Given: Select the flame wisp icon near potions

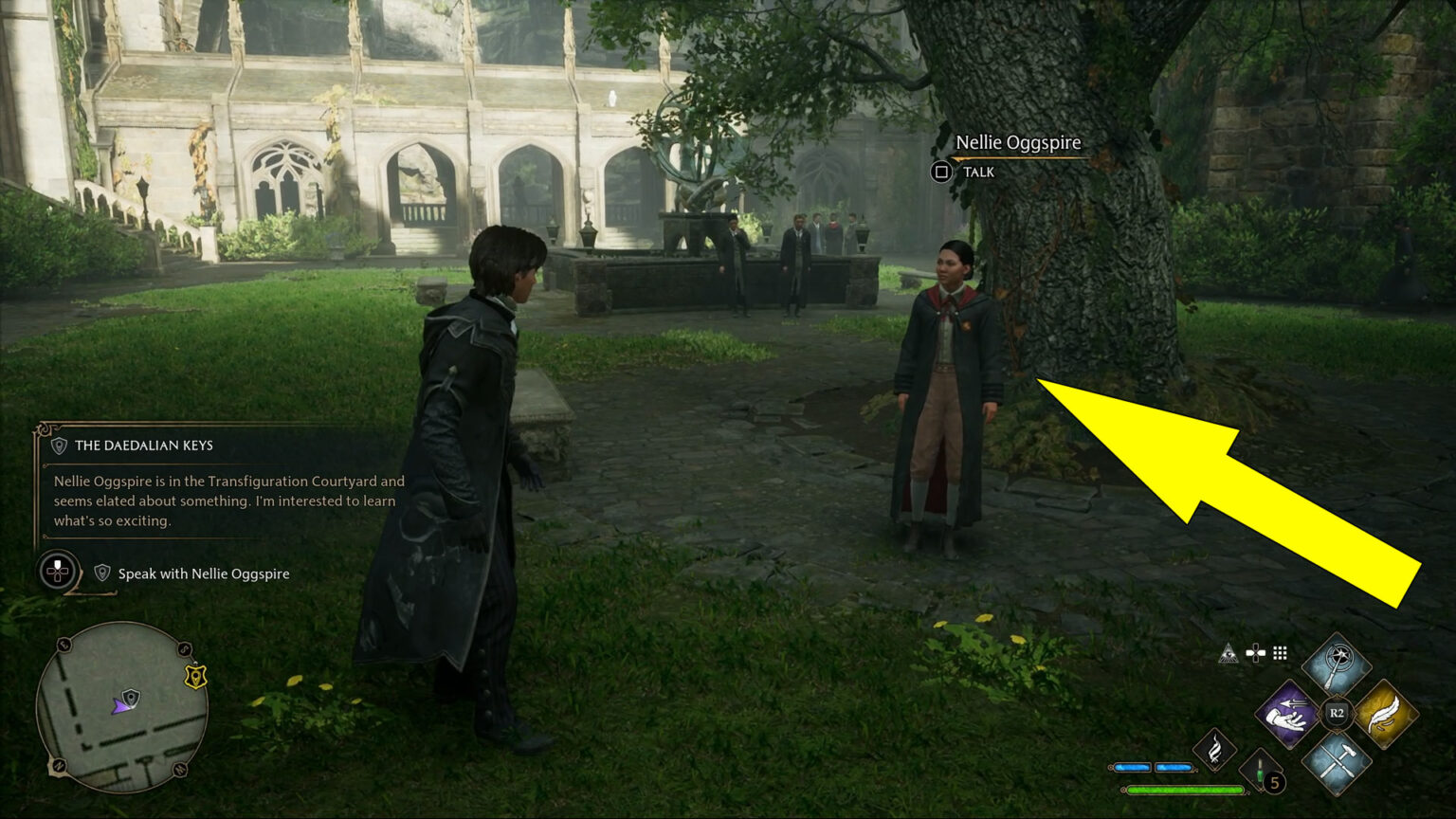Looking at the screenshot, I should pos(1216,749).
